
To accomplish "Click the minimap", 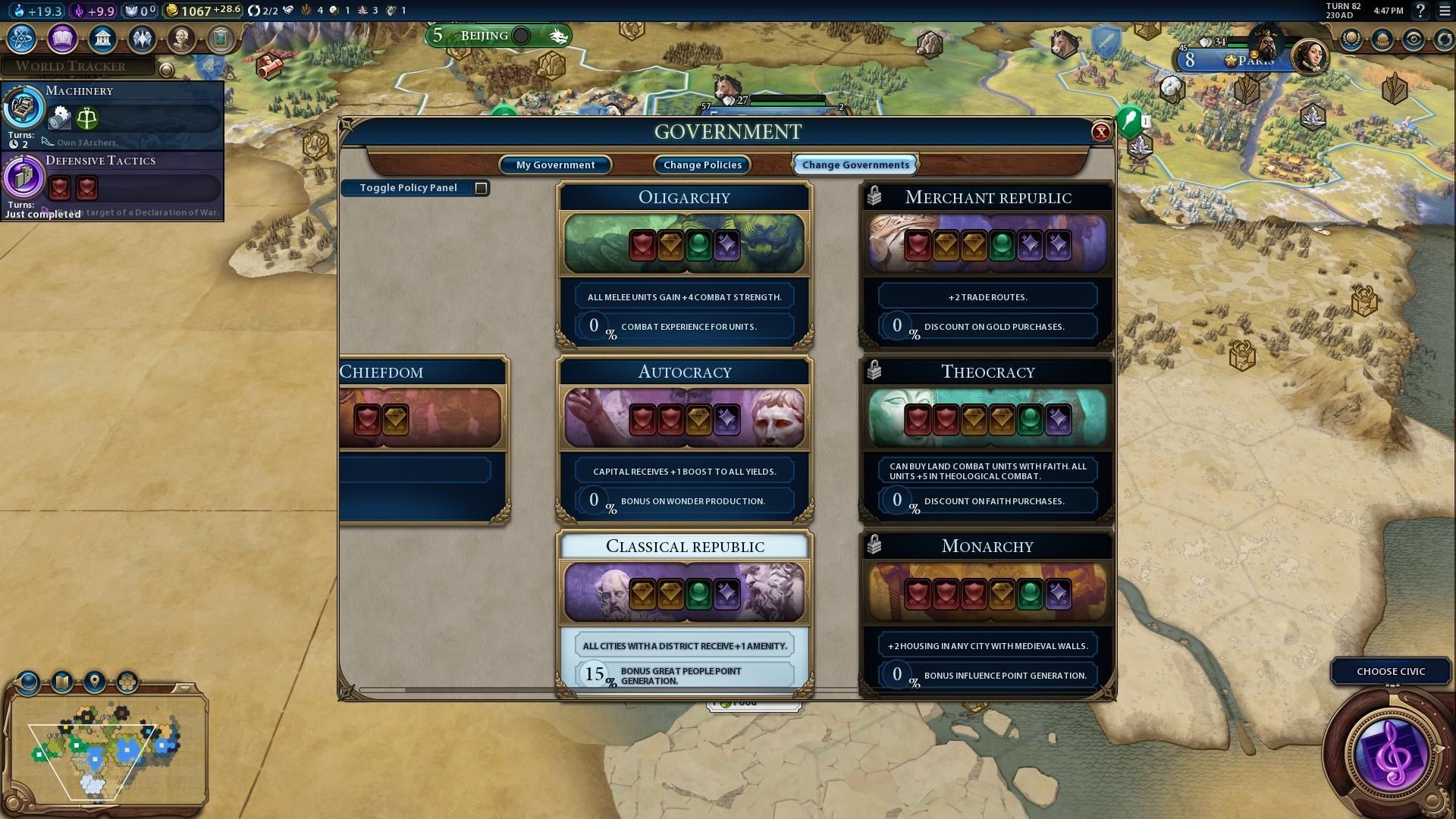I will coord(105,751).
